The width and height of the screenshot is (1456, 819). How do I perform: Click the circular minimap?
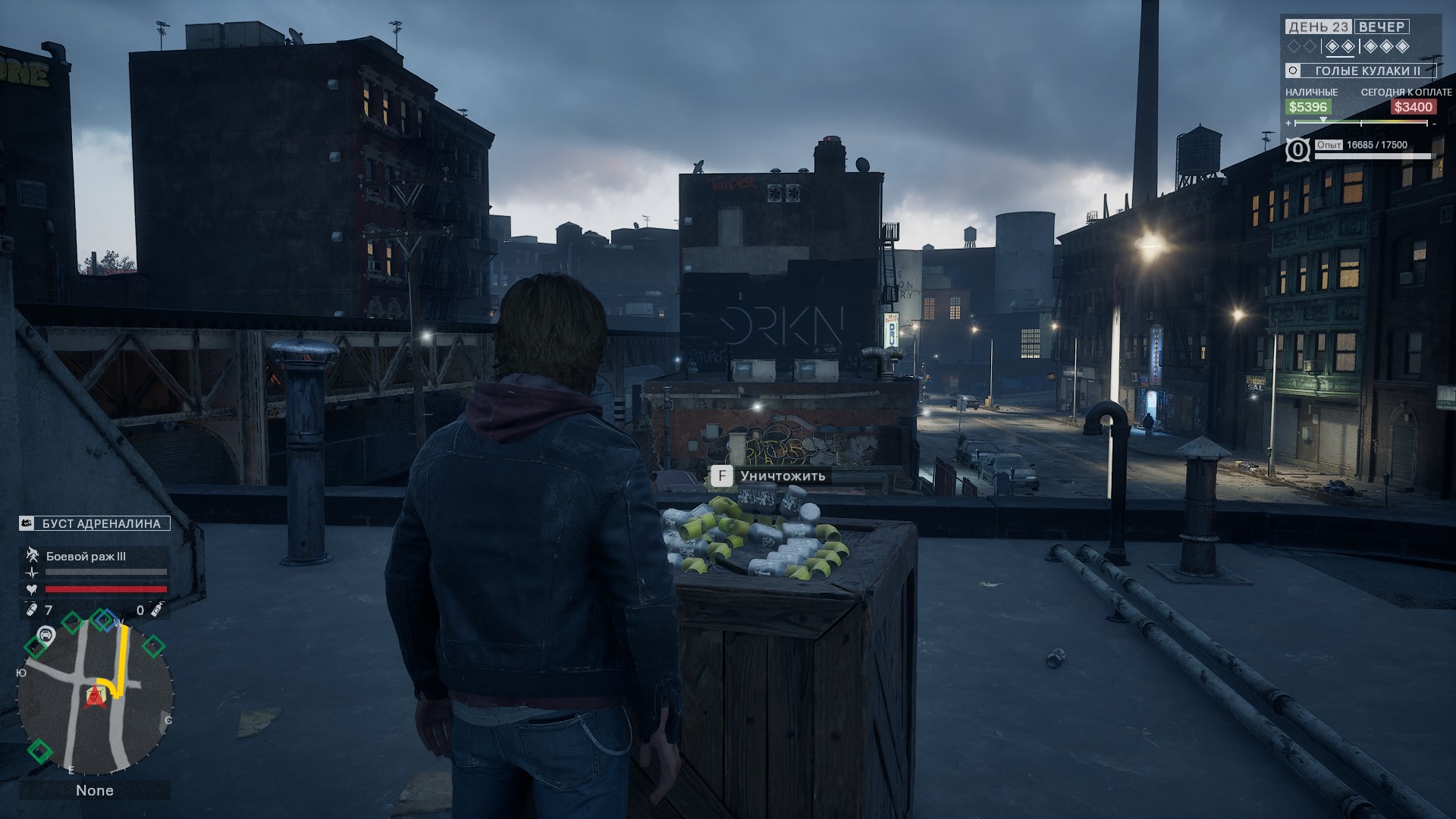point(95,698)
